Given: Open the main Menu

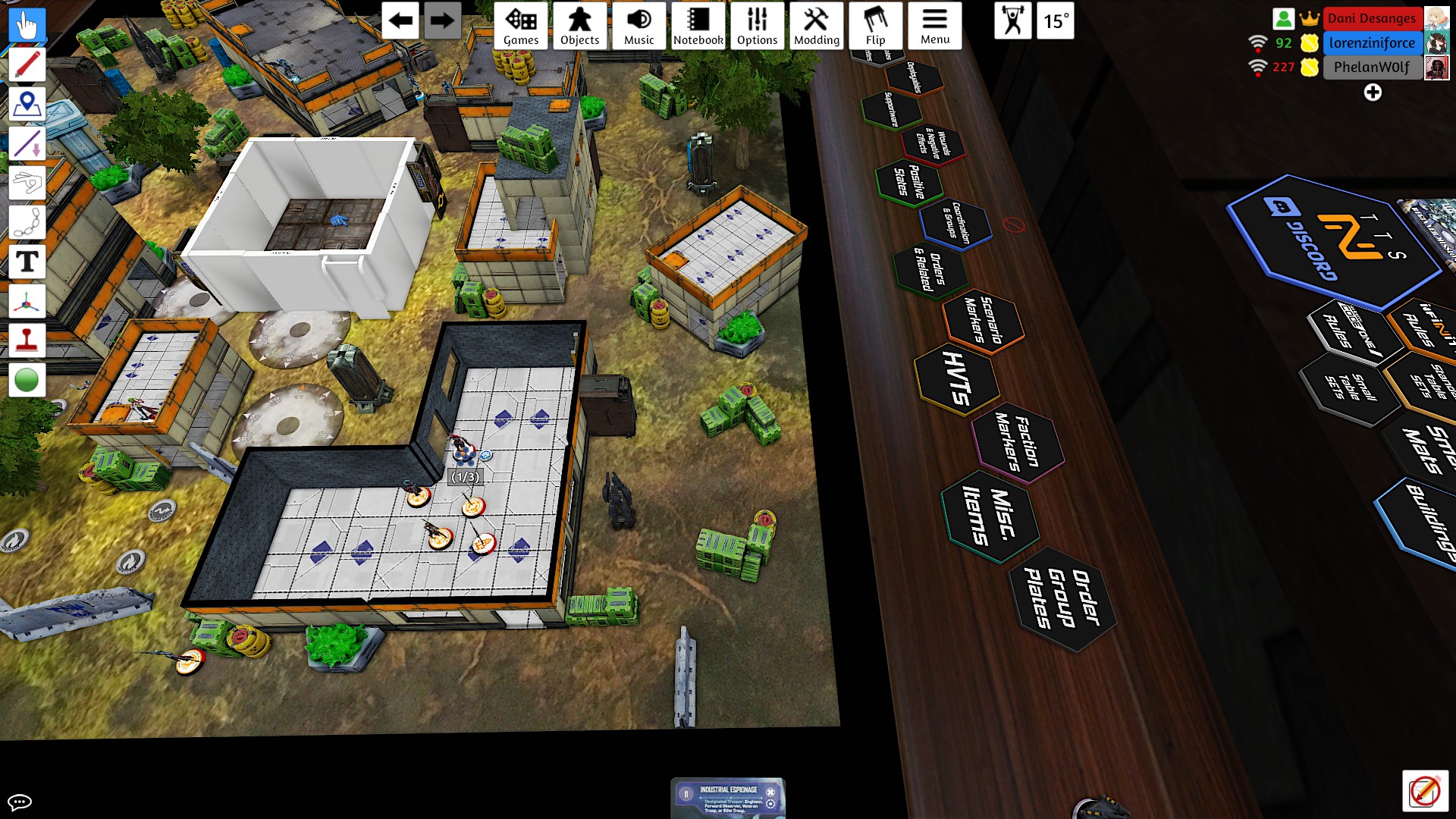Looking at the screenshot, I should 934,26.
